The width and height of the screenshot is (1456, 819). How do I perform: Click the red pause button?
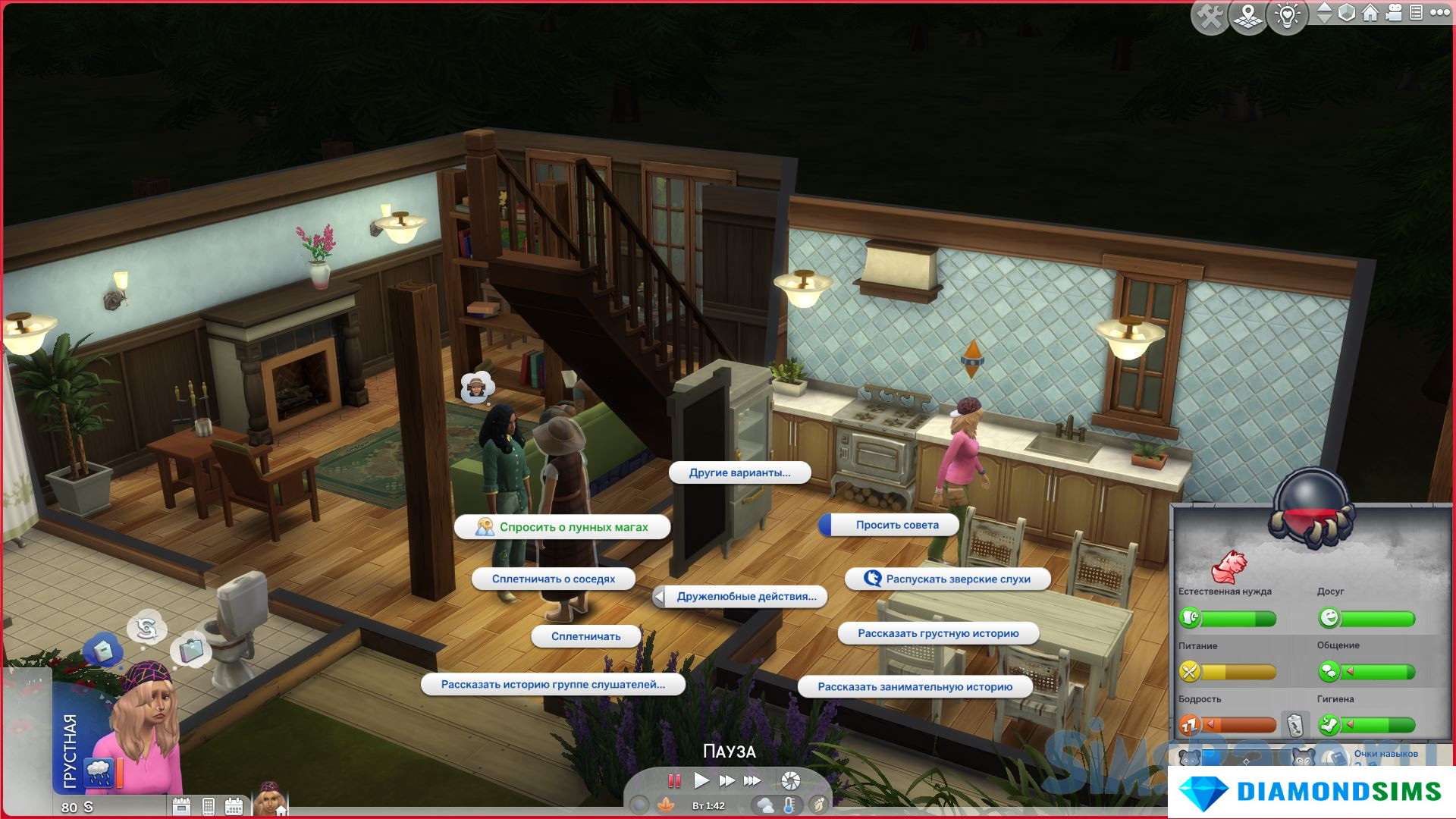[x=673, y=780]
